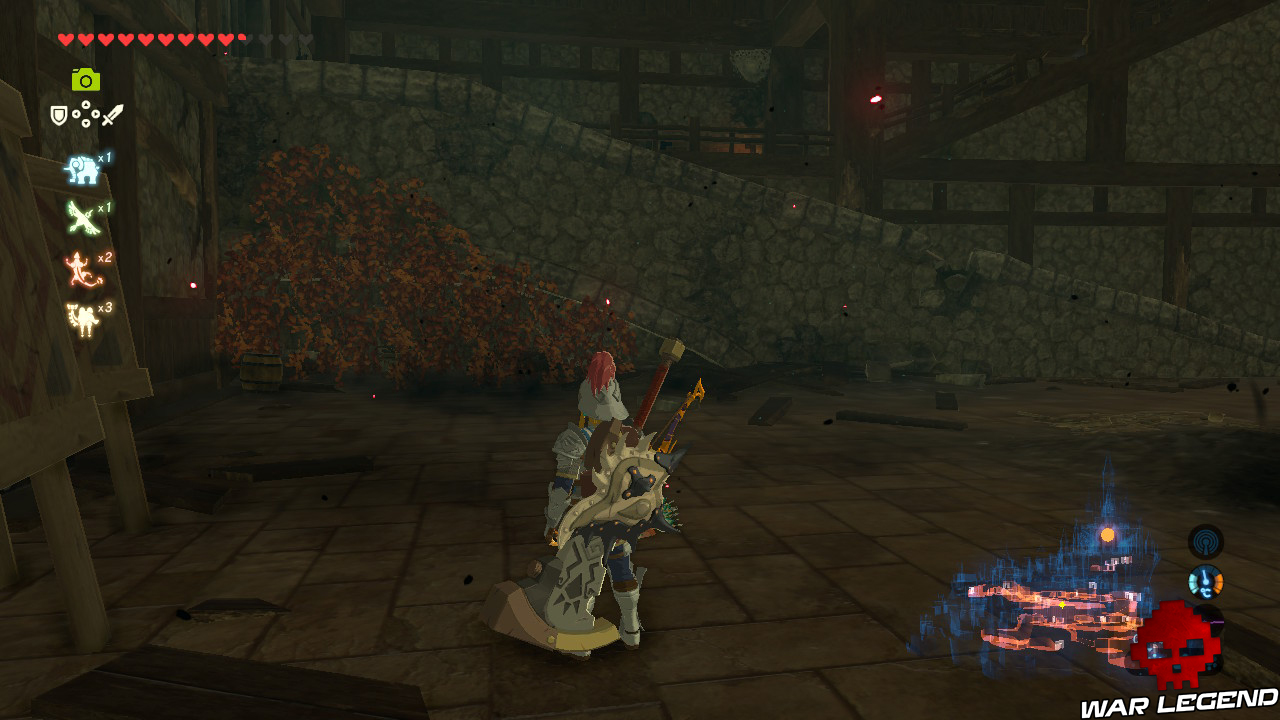Select the green camera capture icon

point(85,77)
